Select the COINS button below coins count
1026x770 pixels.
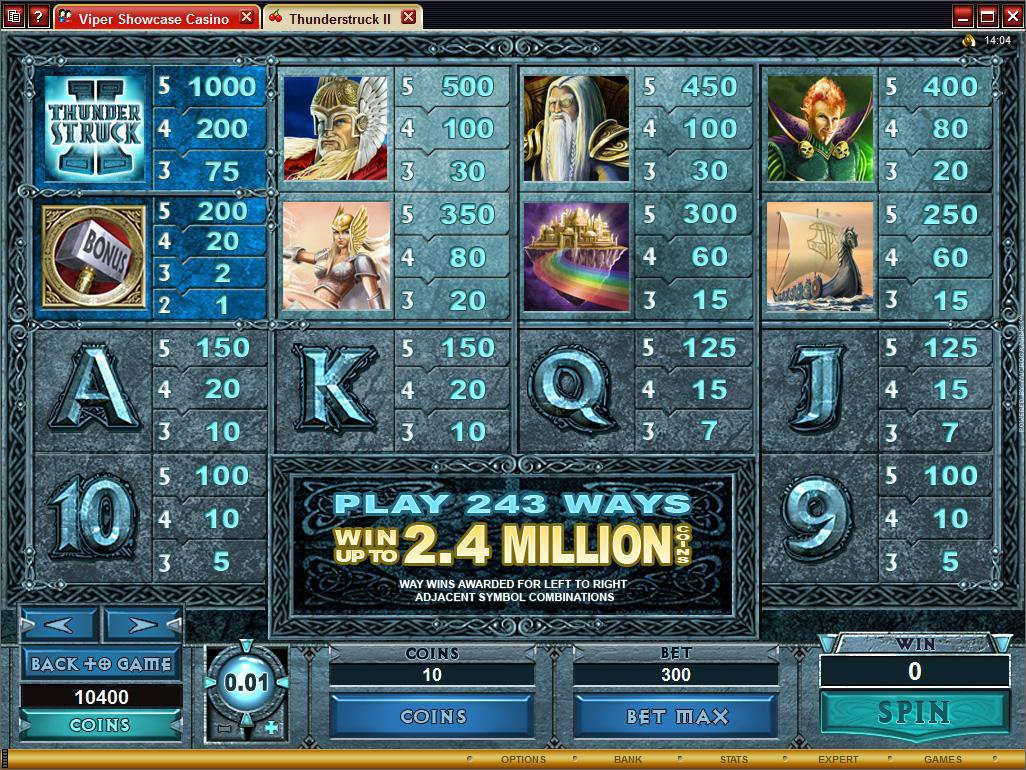(432, 716)
